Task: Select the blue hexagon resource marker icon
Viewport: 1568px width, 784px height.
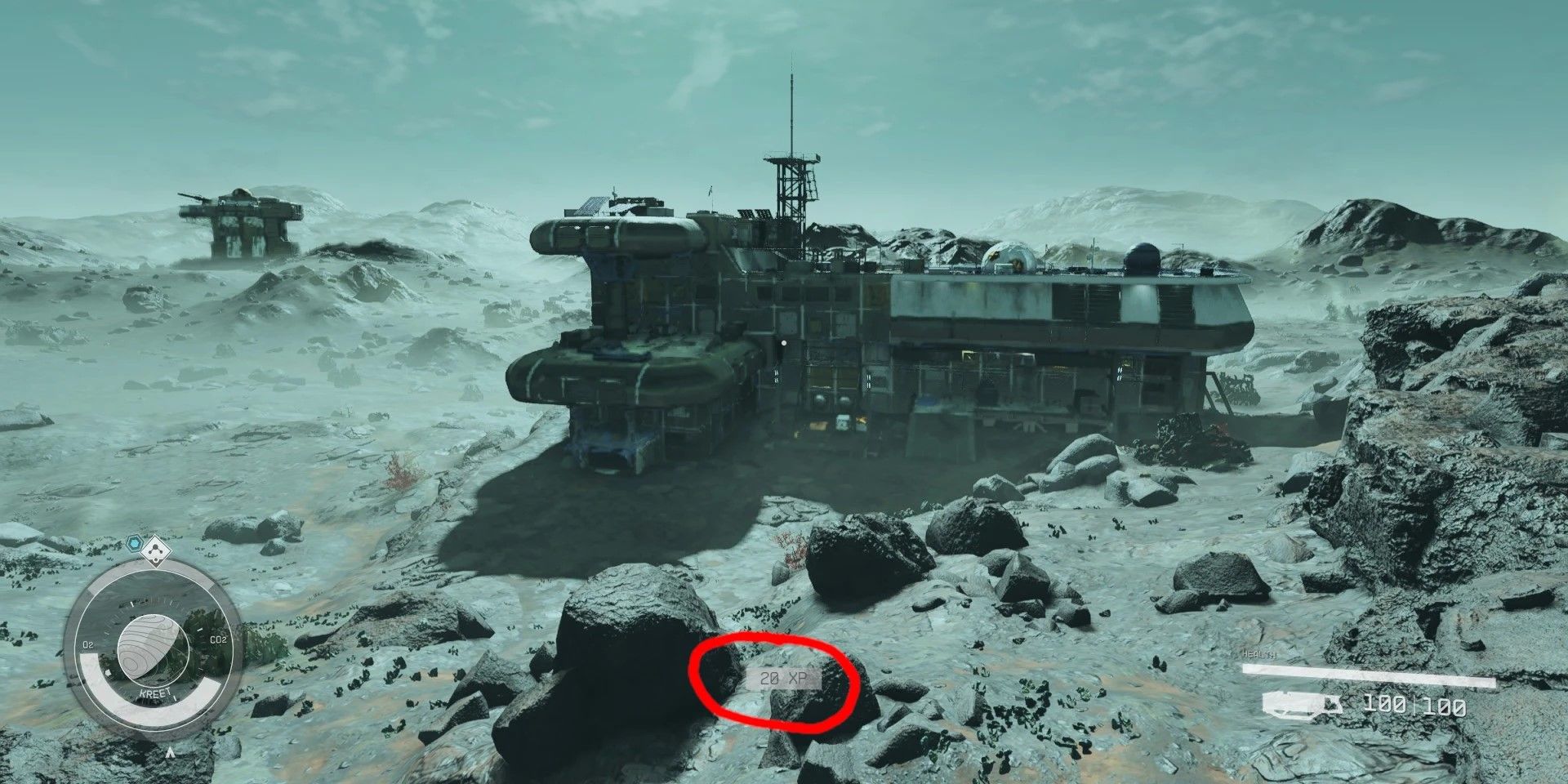Action: tap(134, 542)
